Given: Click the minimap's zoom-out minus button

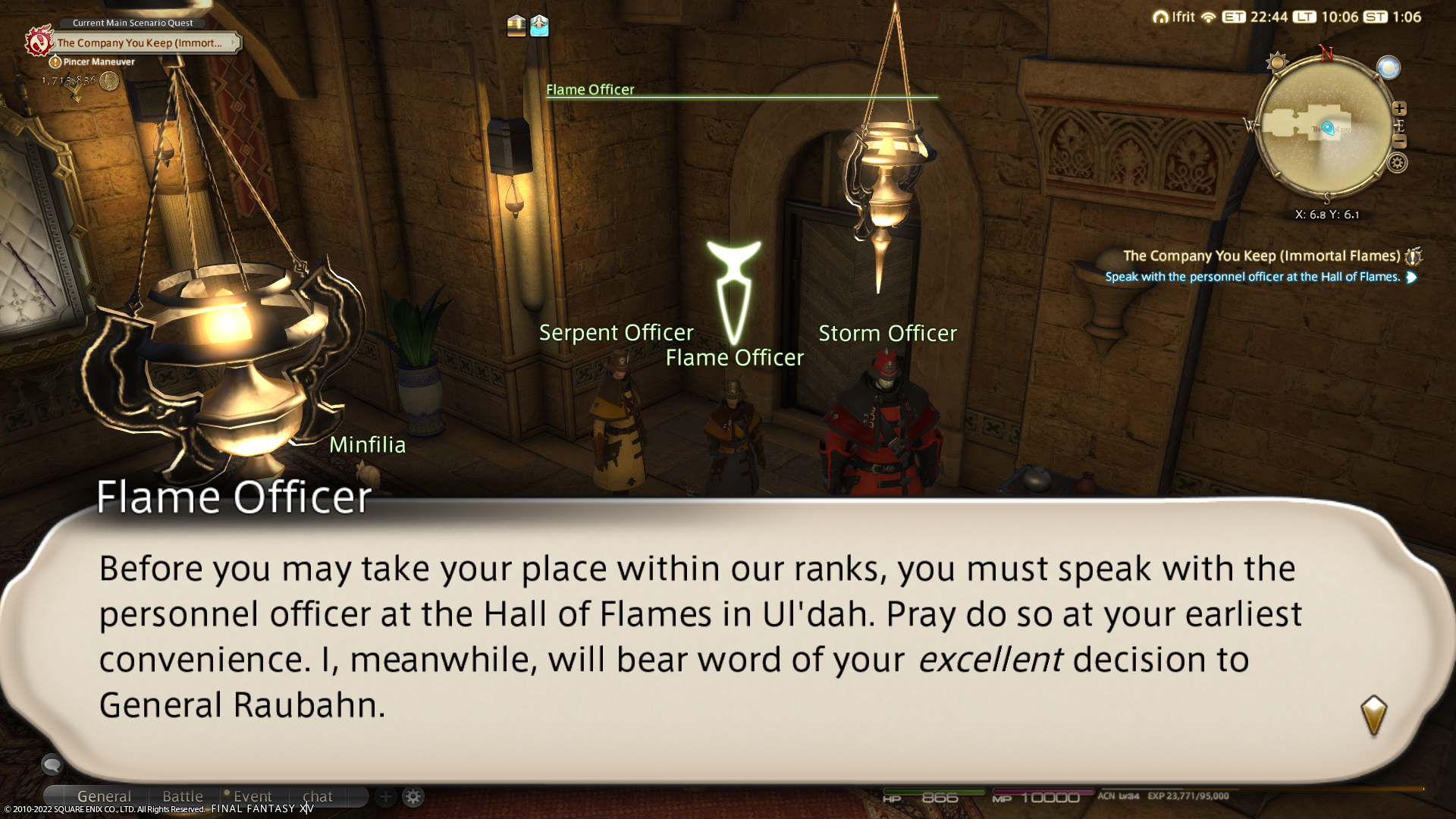Looking at the screenshot, I should [1399, 142].
